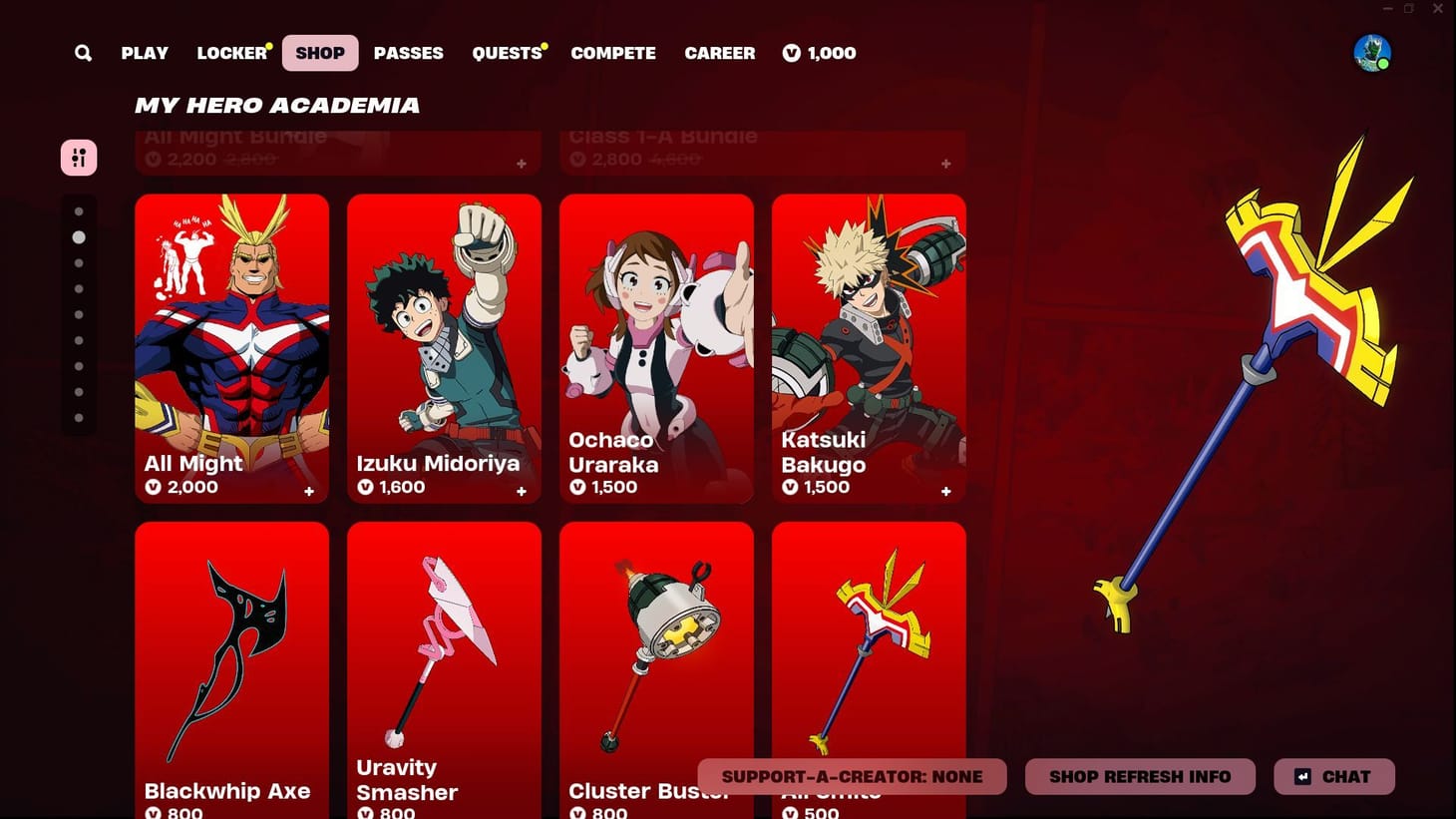Expand the All Might Bundle details
Screen dimensions: 1456x819
click(x=520, y=163)
